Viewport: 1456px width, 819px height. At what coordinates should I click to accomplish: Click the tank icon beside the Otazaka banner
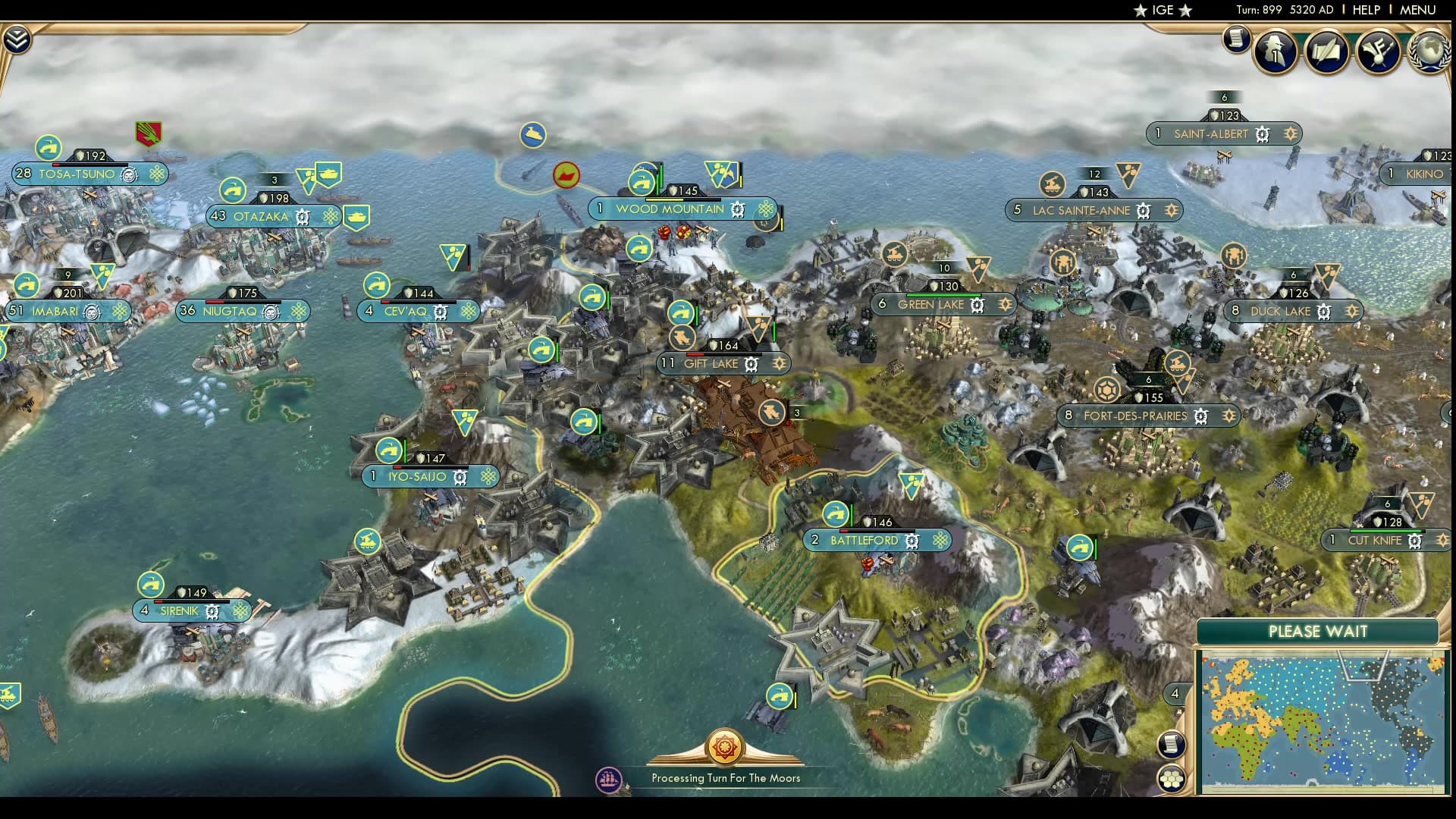click(x=356, y=216)
